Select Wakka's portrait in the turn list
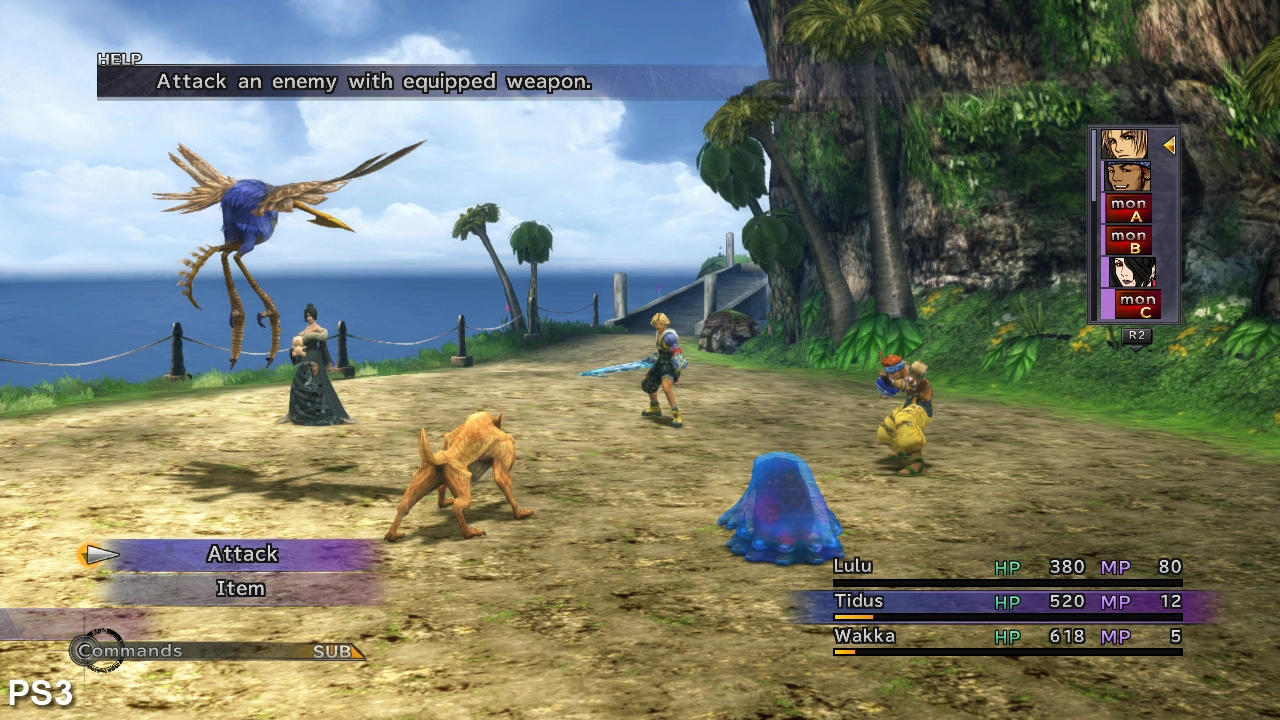 tap(1127, 177)
